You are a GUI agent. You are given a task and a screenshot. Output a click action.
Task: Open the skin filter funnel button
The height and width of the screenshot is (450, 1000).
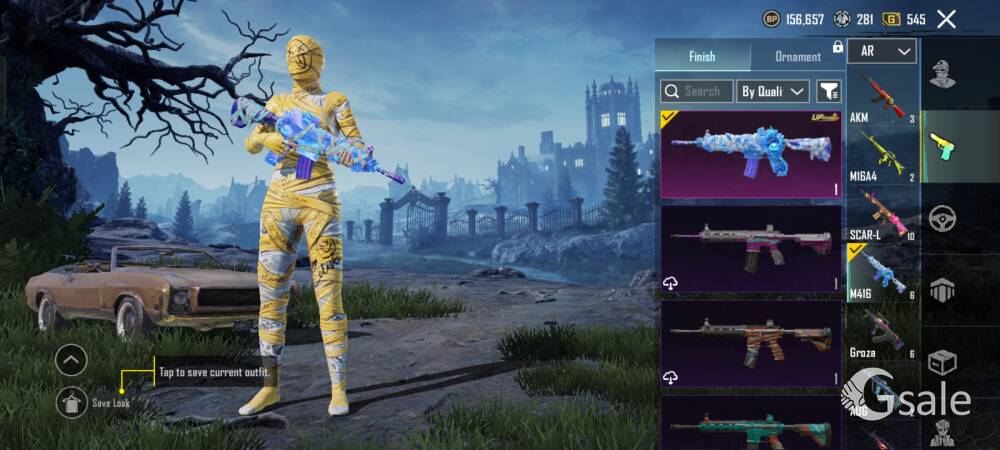[829, 91]
